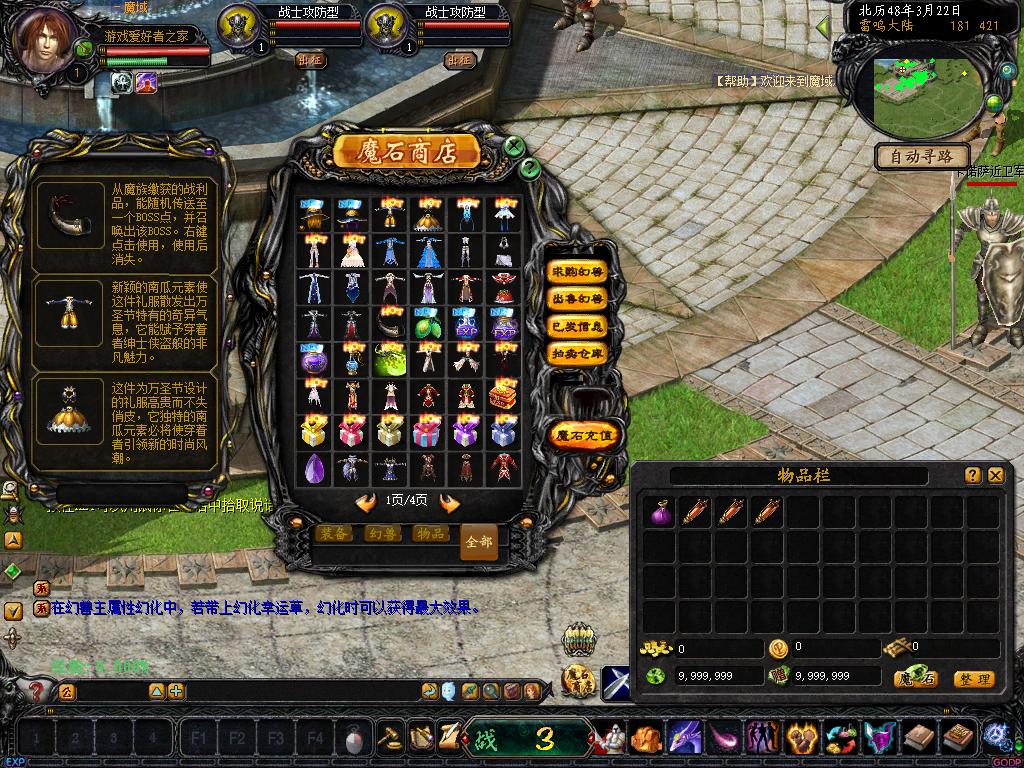Click the 魔石充值 recharge button
The height and width of the screenshot is (768, 1024).
pos(586,435)
